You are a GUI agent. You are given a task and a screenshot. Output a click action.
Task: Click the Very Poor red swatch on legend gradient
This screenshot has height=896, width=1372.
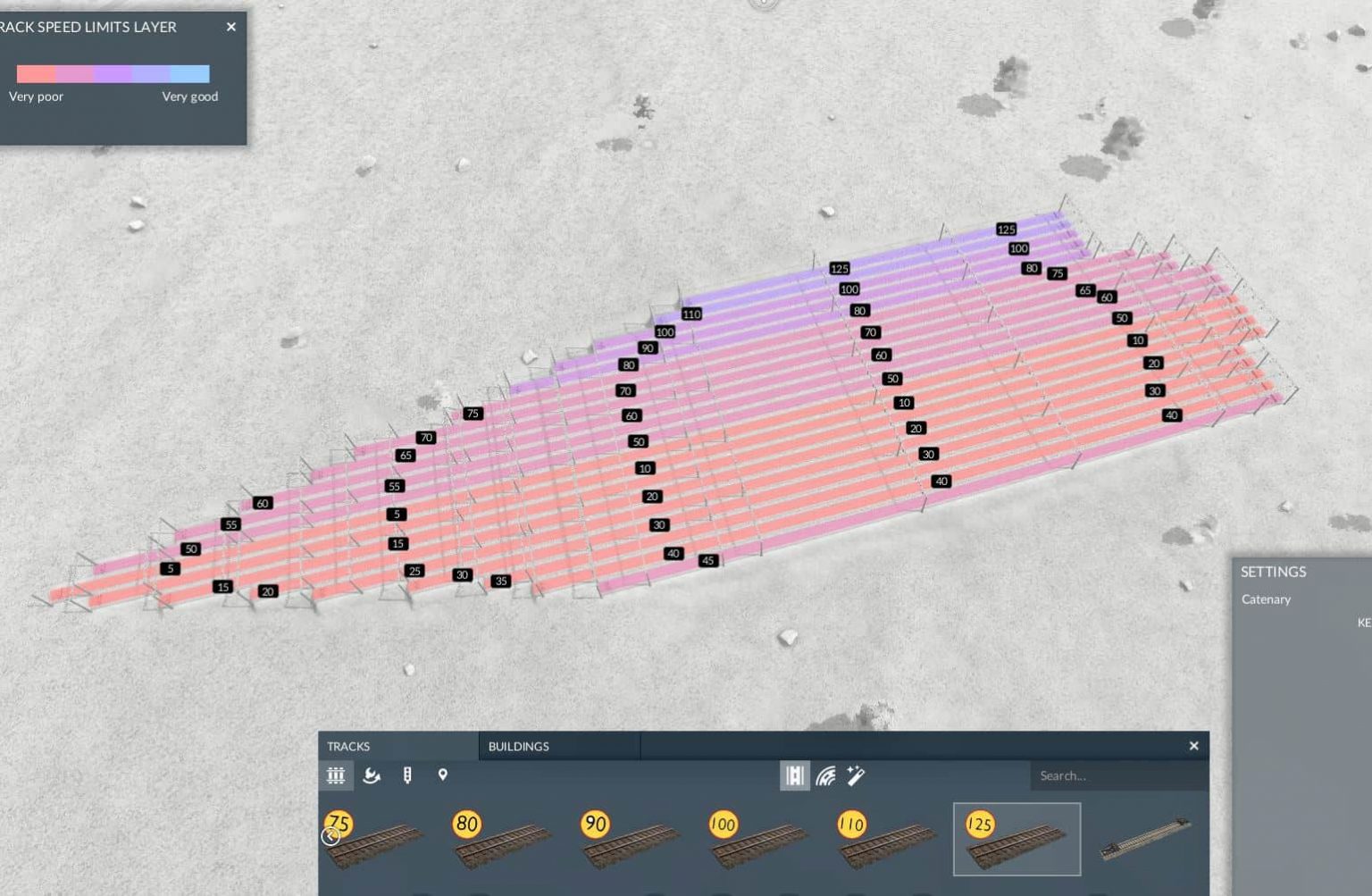[36, 73]
